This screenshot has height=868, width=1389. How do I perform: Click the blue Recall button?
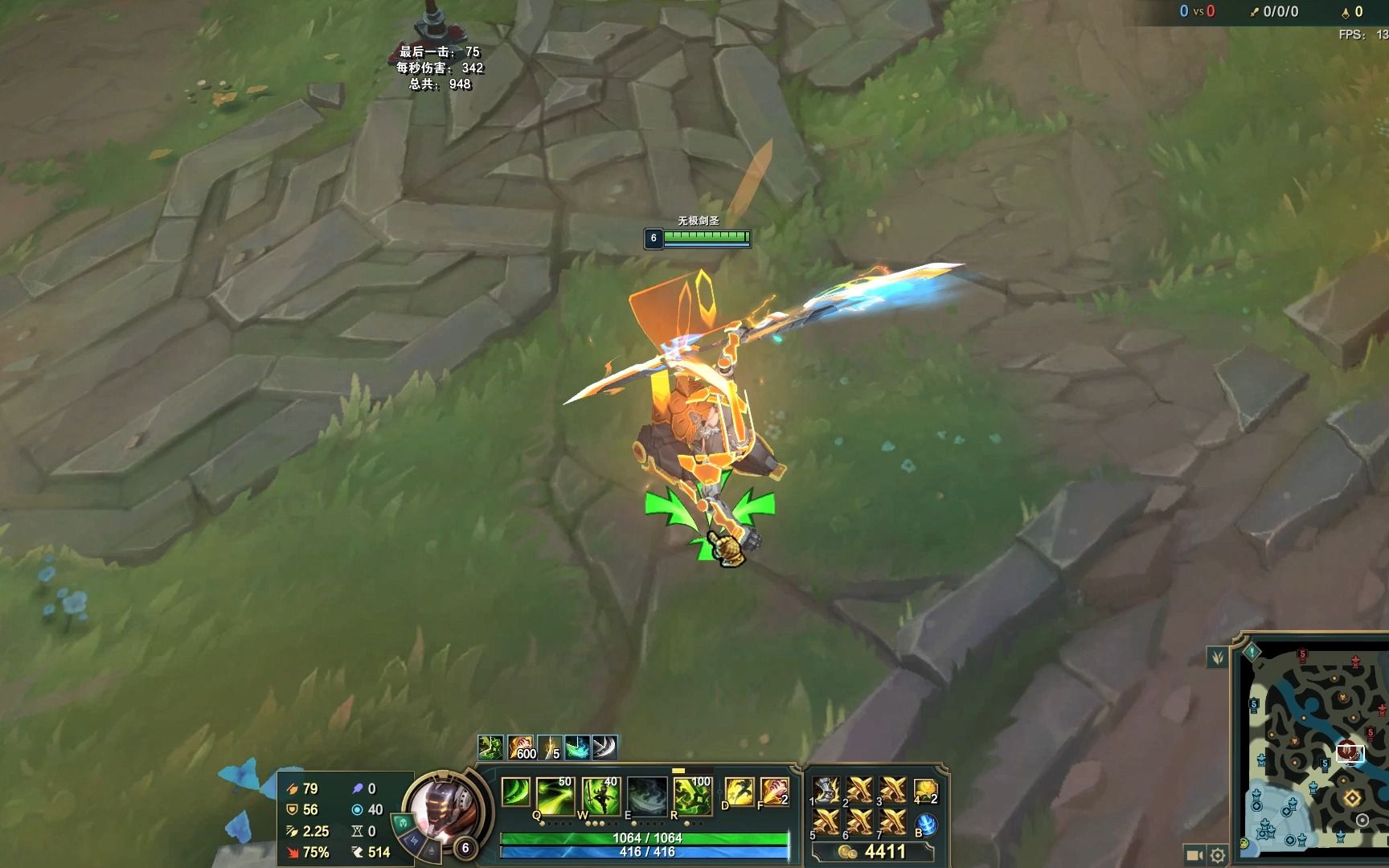coord(927,824)
